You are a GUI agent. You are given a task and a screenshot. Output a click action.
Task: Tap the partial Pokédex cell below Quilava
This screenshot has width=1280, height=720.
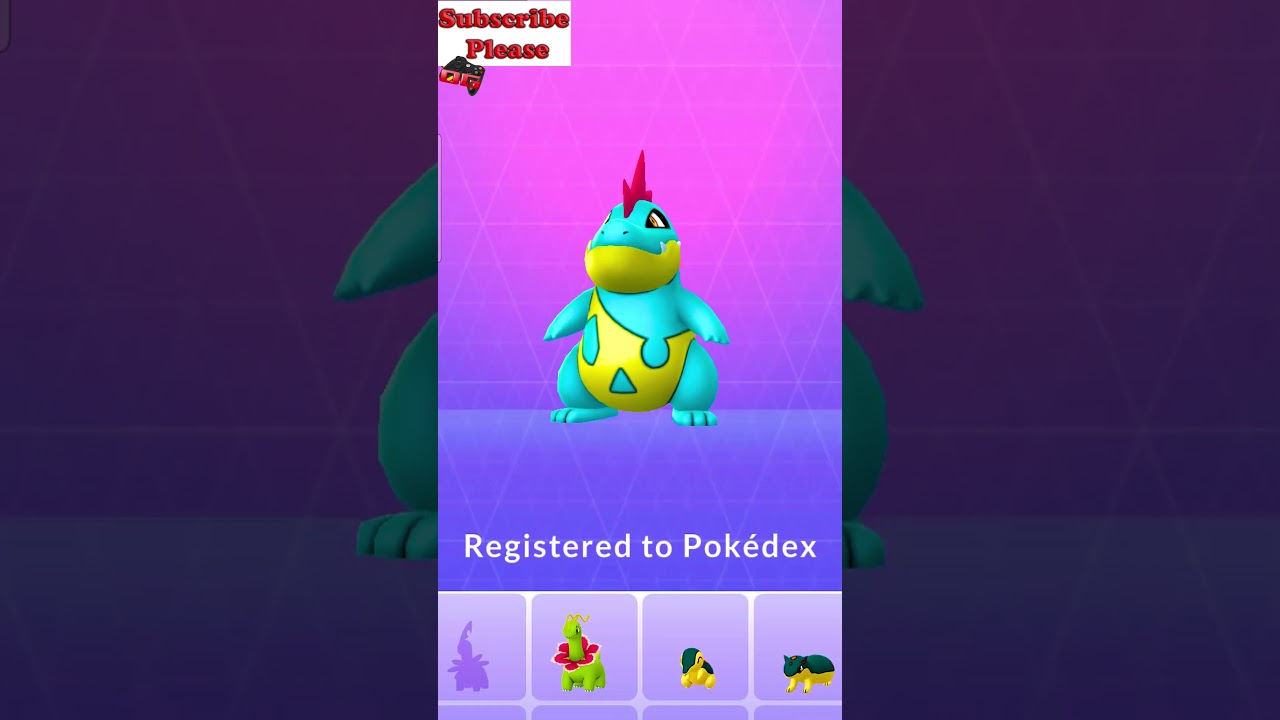click(797, 713)
